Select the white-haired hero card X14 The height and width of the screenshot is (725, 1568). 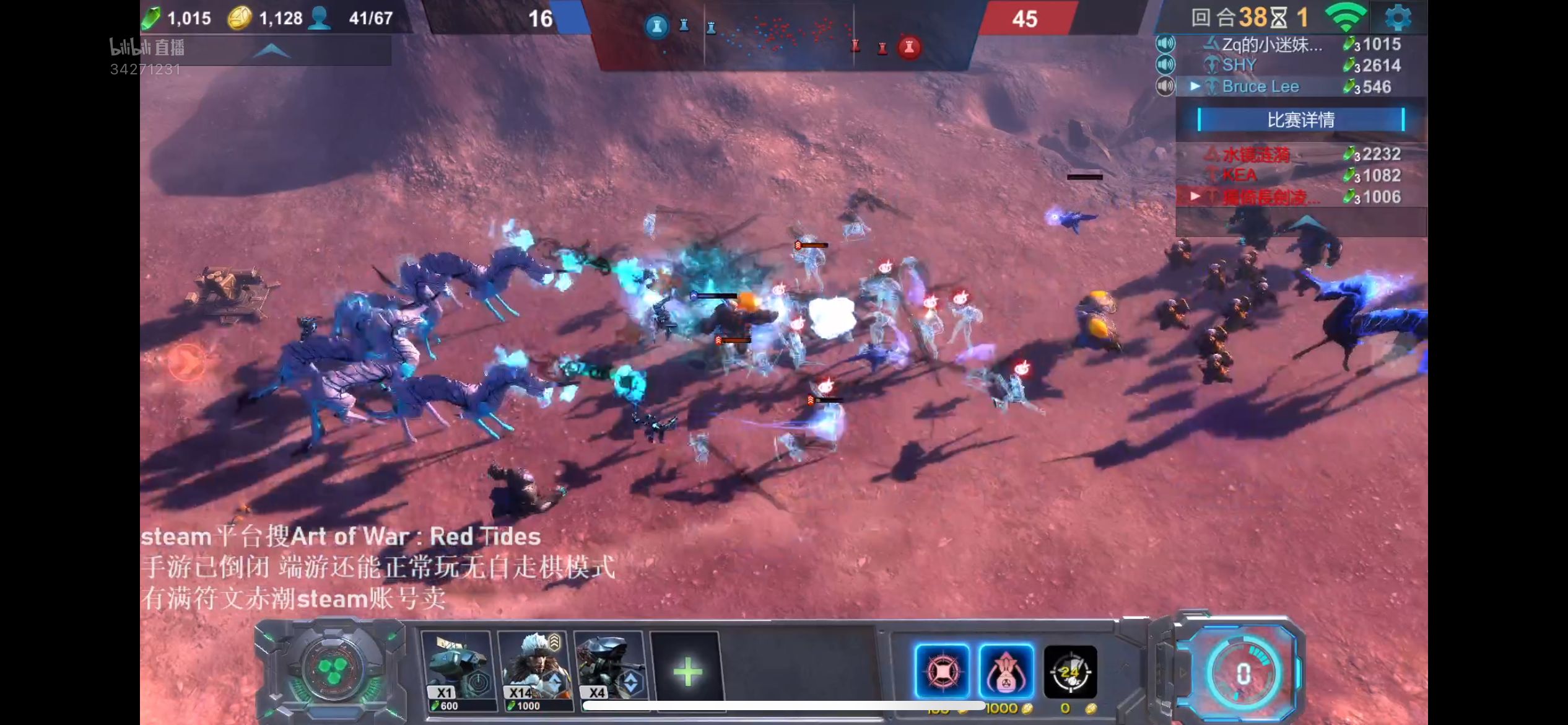[x=534, y=670]
